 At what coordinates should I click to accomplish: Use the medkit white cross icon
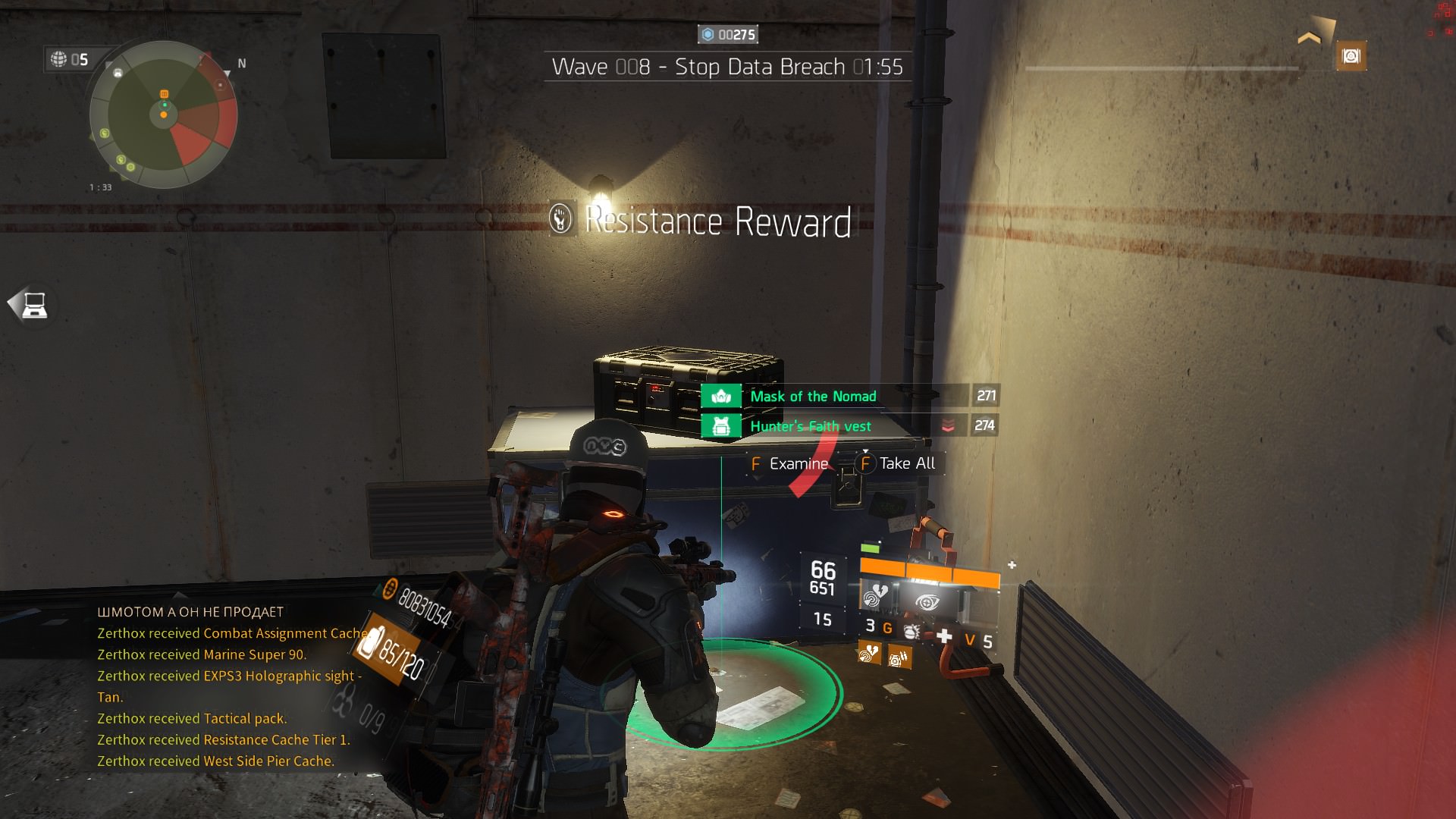tap(944, 636)
